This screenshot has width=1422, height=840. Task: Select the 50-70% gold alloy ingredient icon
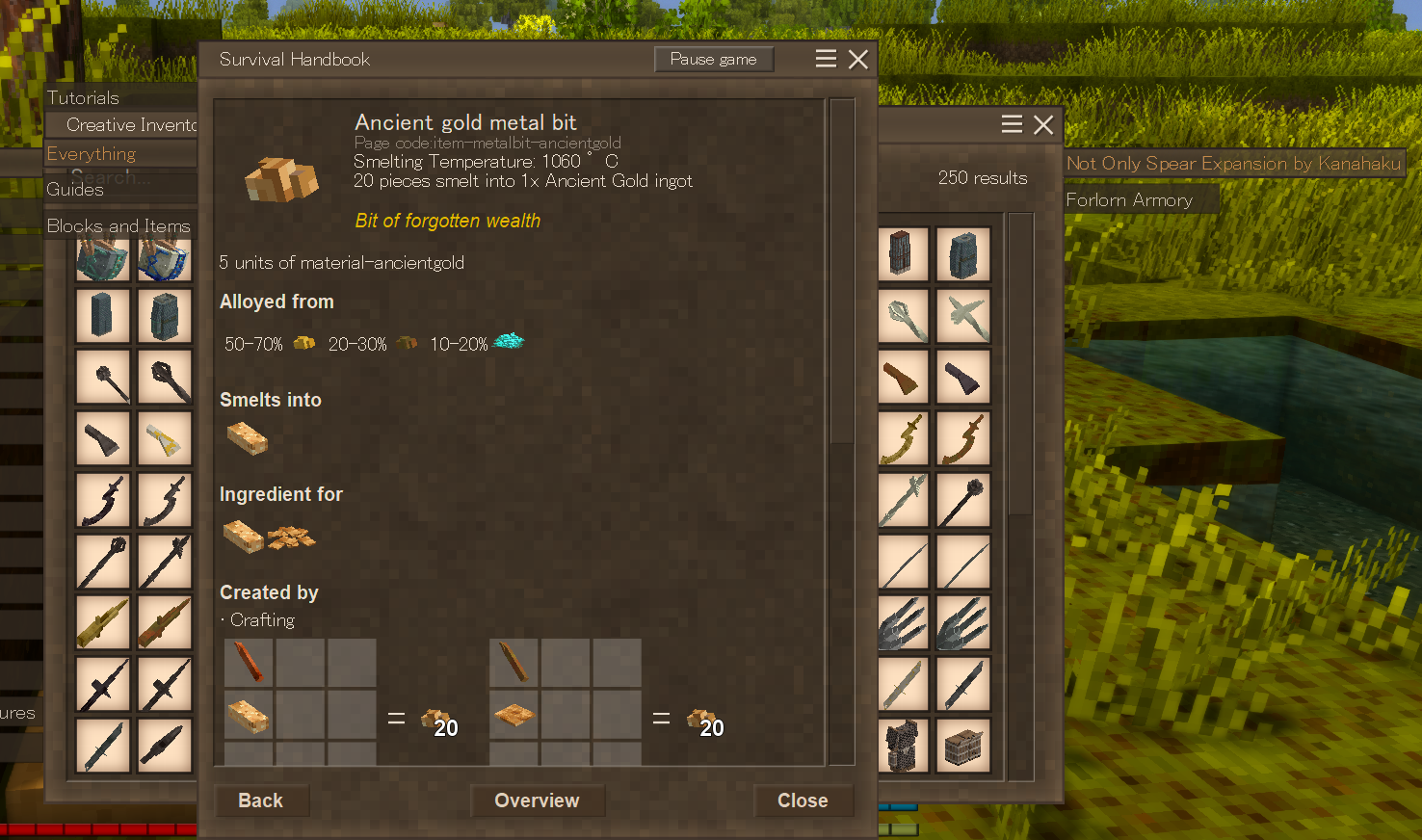click(304, 343)
